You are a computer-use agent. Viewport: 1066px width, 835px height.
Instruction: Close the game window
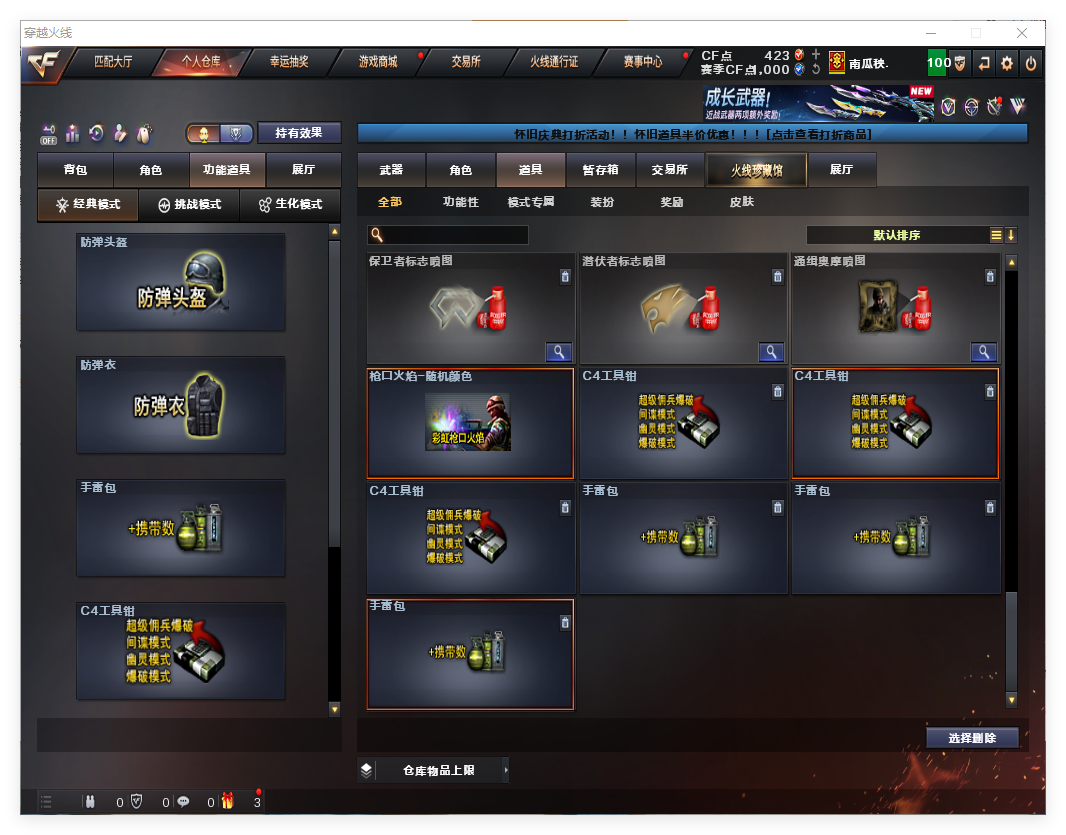coord(1027,33)
